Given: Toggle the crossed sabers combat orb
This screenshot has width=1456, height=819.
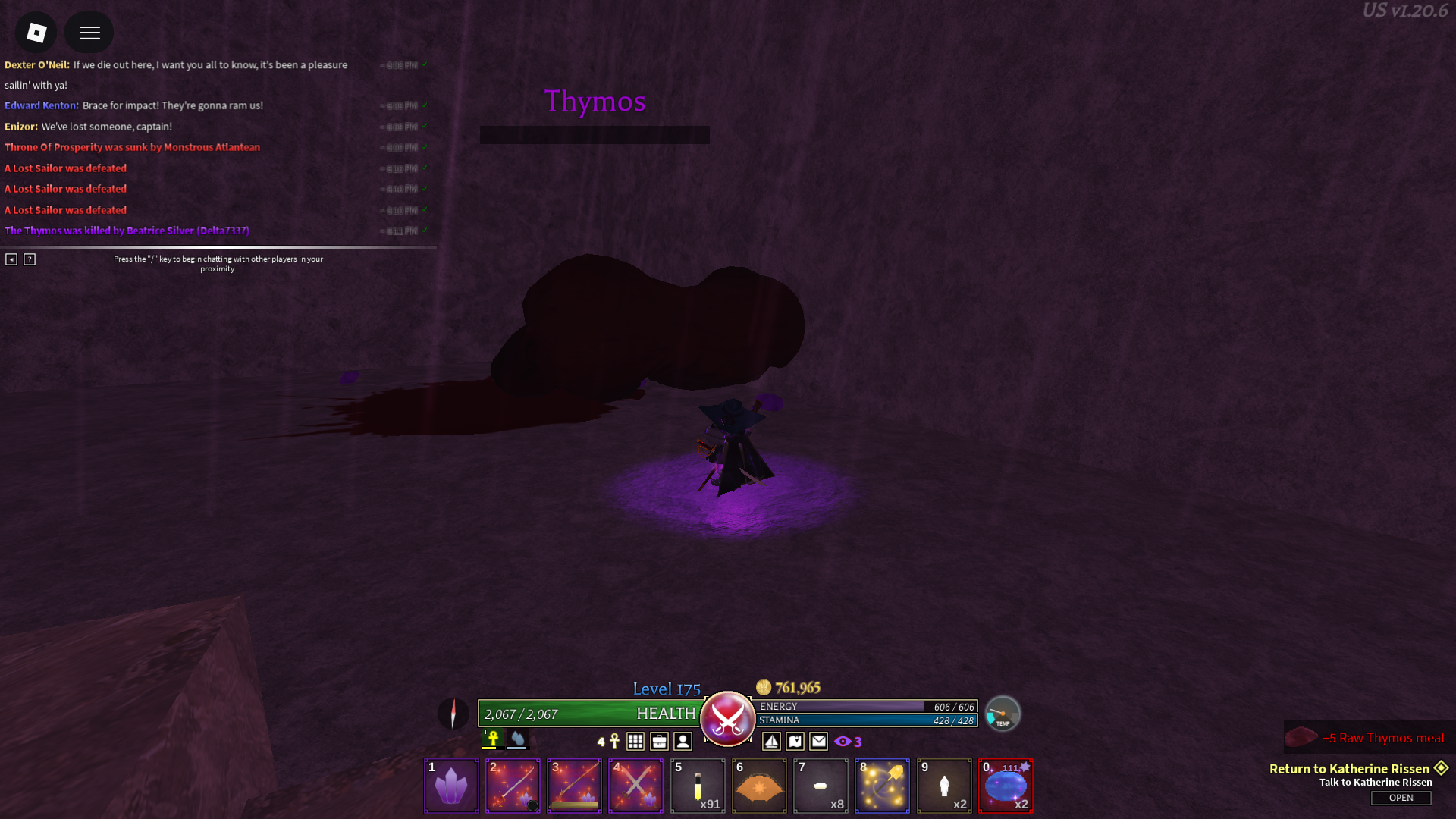Looking at the screenshot, I should [727, 717].
